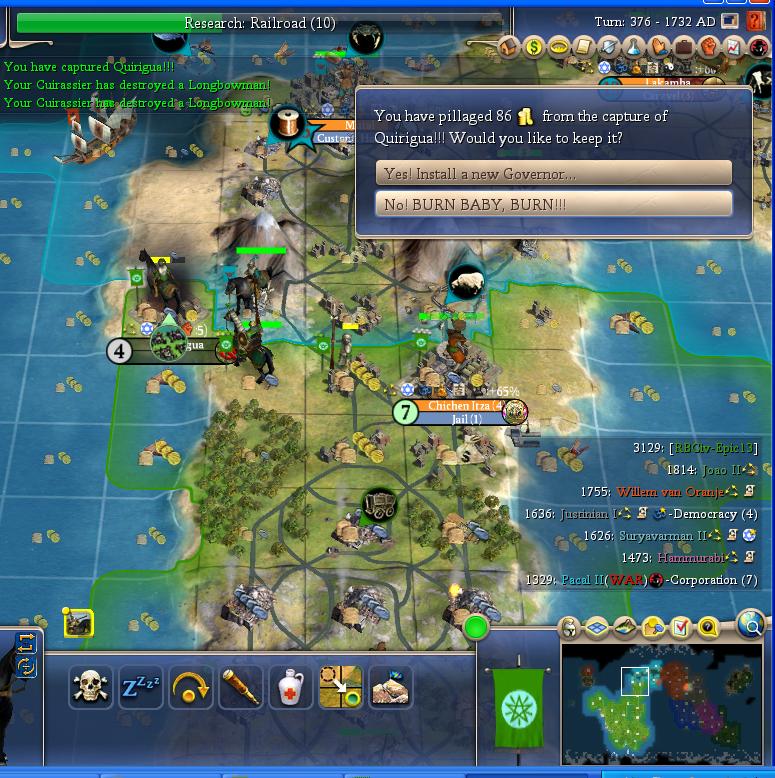Open the Military Advisor fist icon
The height and width of the screenshot is (778, 775).
tap(709, 47)
